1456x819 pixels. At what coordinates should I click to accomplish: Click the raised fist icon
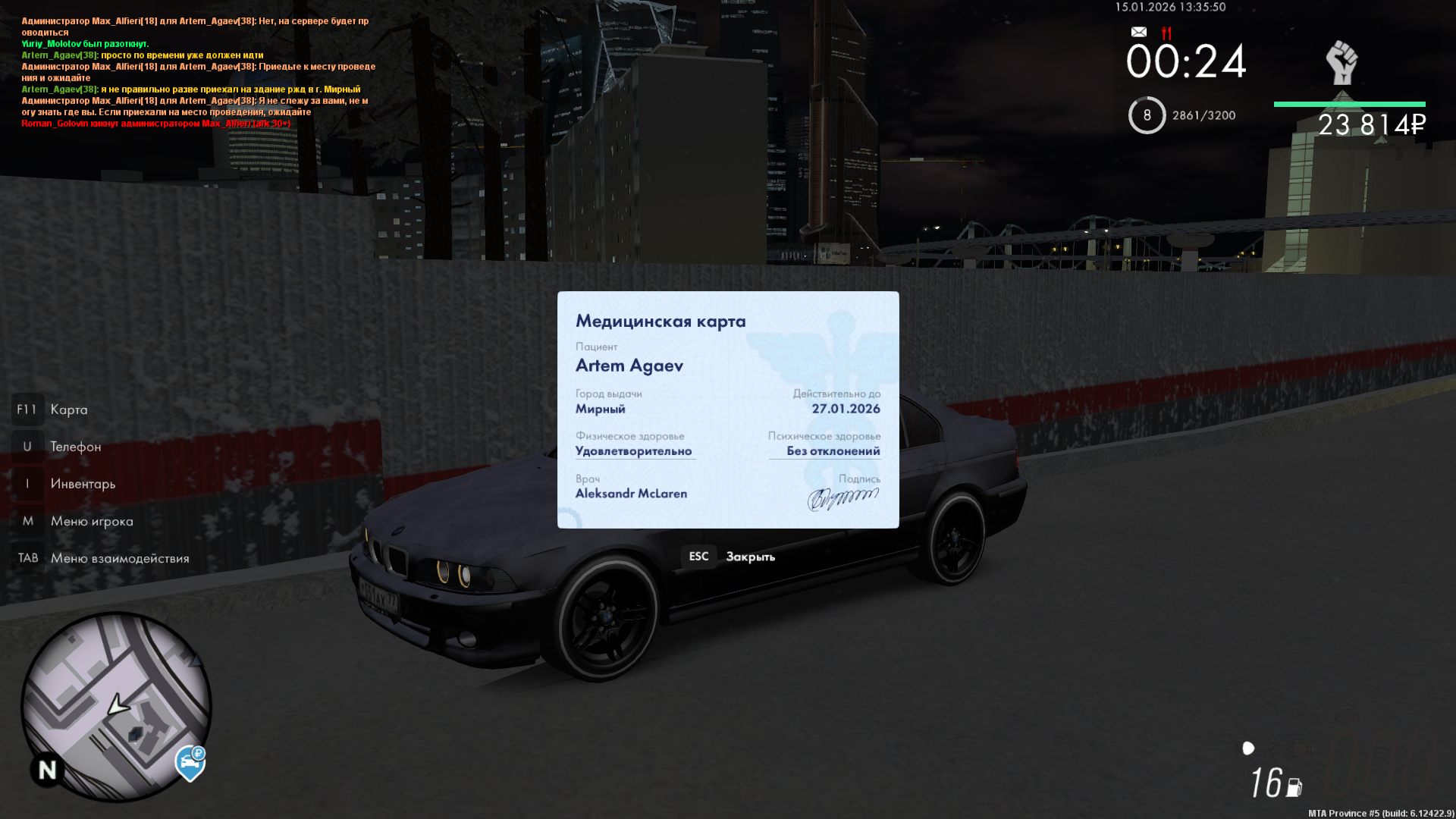pyautogui.click(x=1341, y=62)
